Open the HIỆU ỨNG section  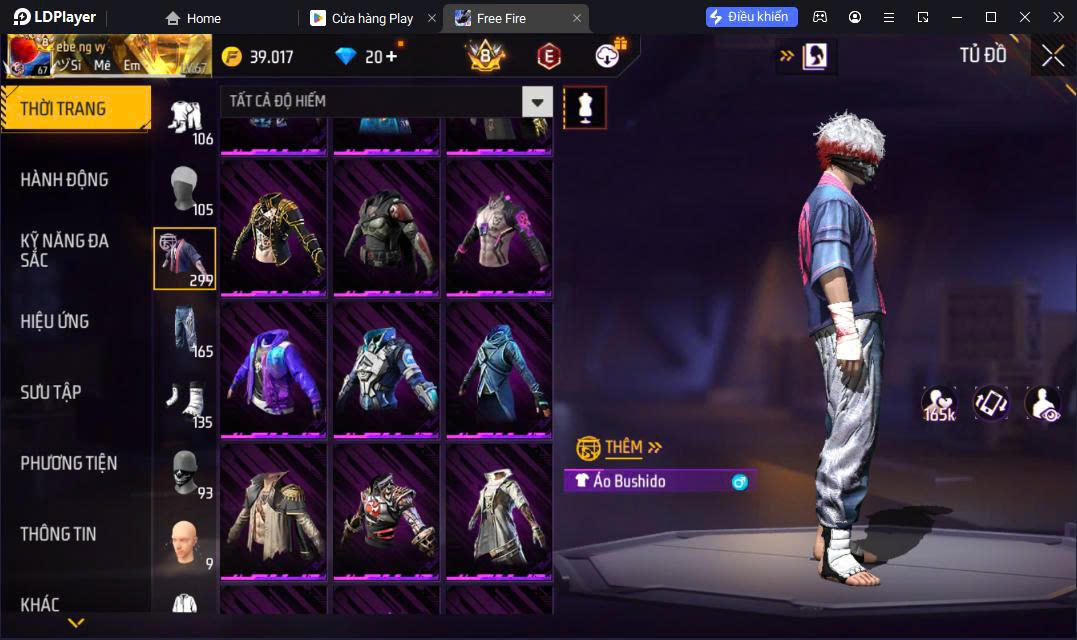[x=55, y=321]
